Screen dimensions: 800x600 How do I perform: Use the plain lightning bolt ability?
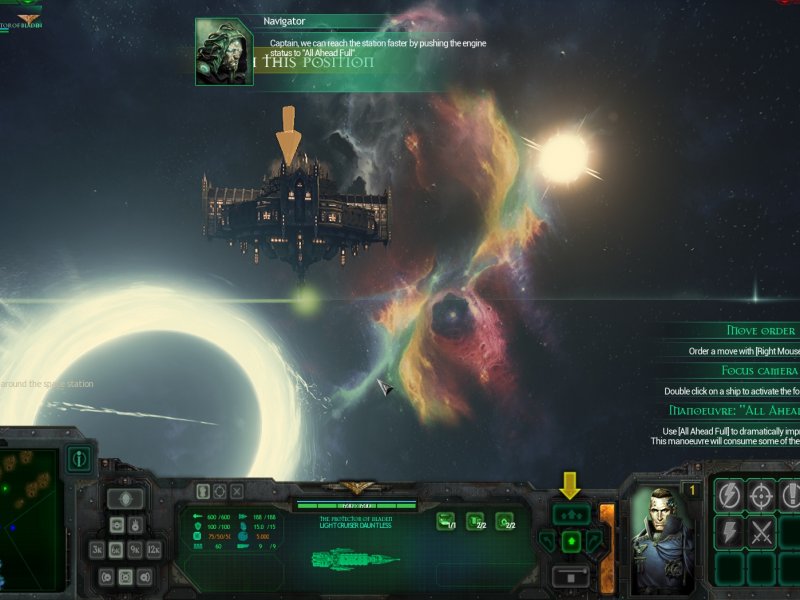coord(729,532)
